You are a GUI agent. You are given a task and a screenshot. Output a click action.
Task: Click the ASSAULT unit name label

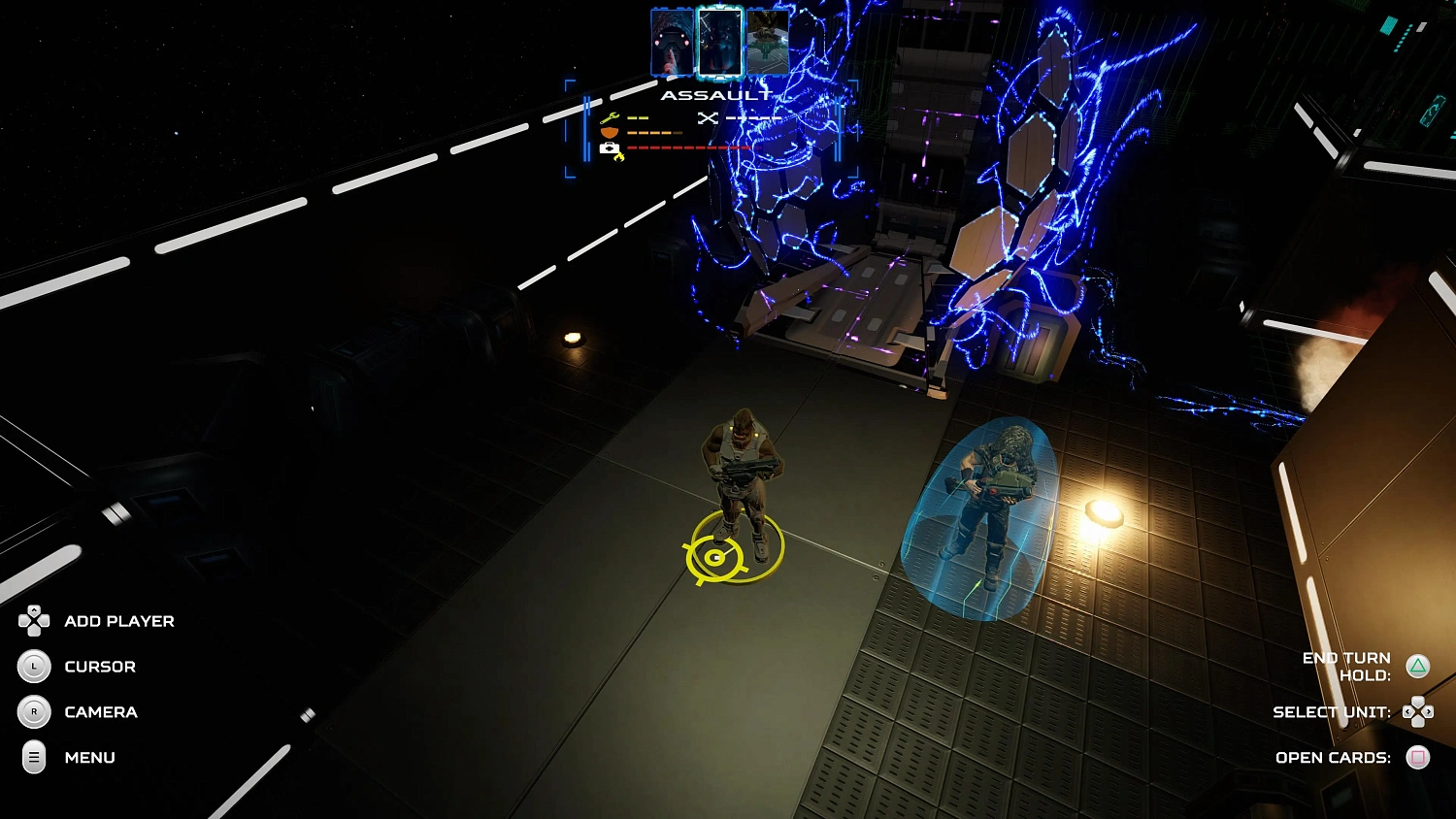717,94
